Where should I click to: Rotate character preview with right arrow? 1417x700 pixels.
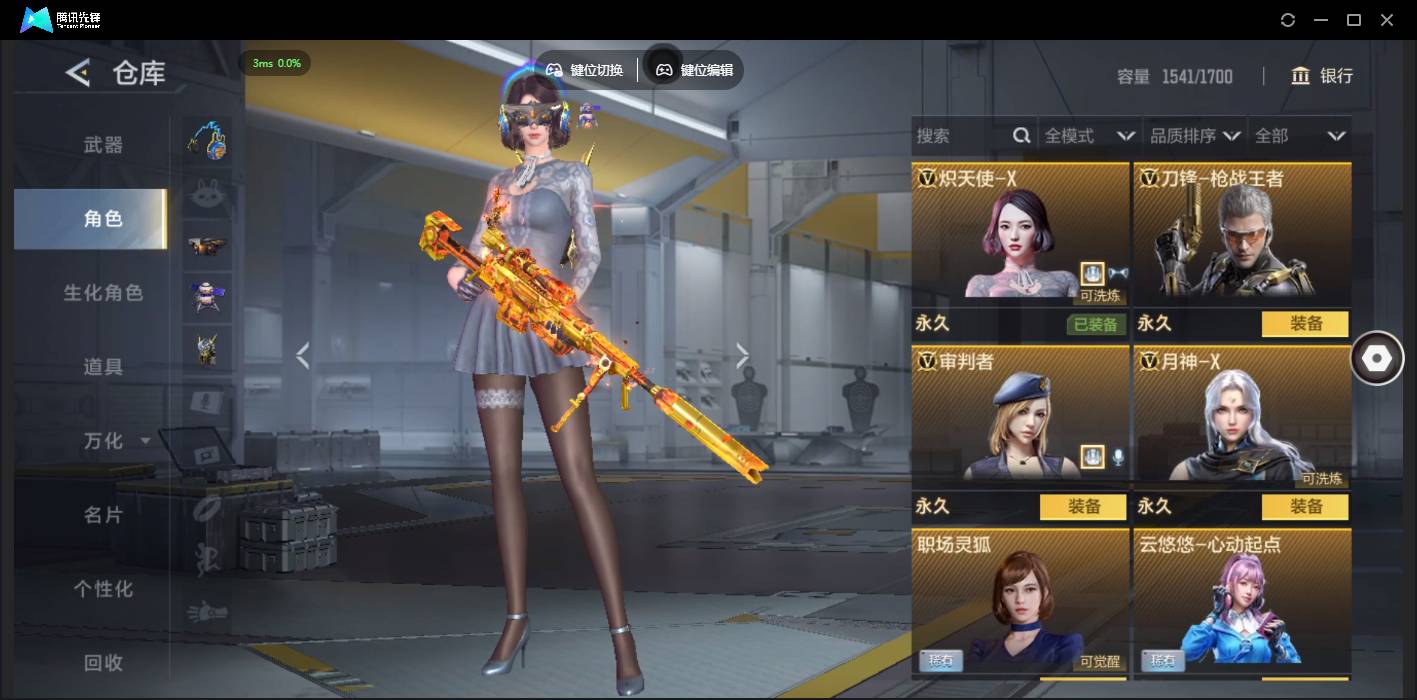click(742, 355)
